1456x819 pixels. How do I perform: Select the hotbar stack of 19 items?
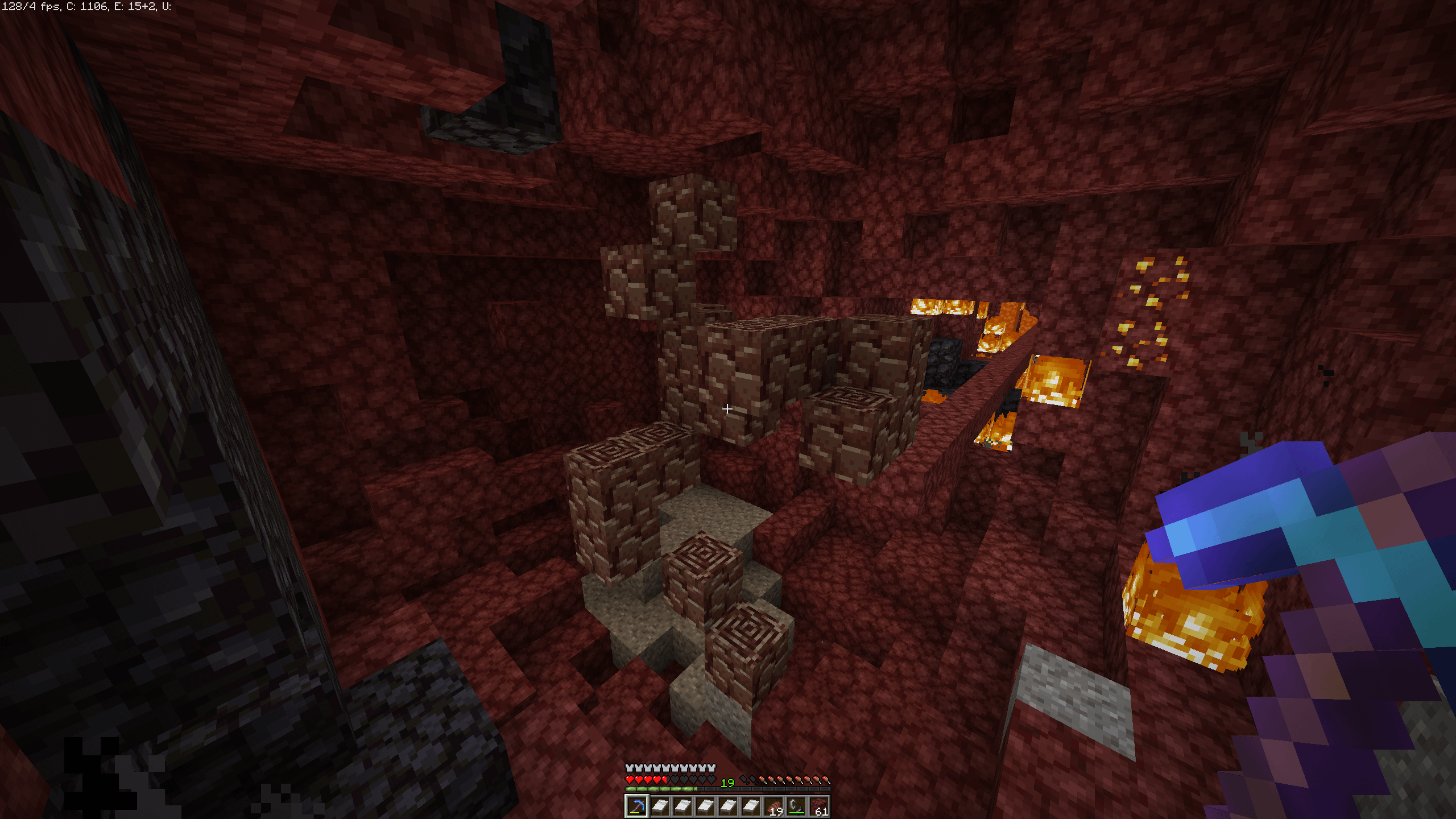tap(773, 806)
